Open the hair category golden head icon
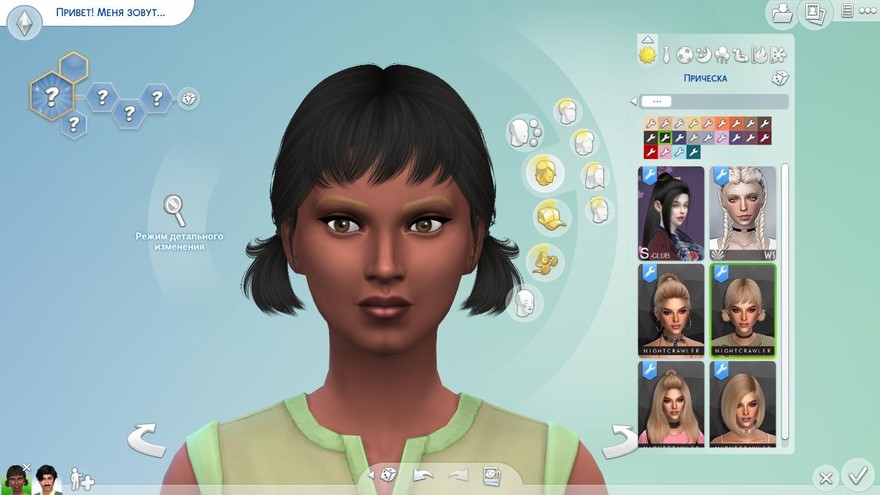The image size is (880, 495). click(546, 172)
